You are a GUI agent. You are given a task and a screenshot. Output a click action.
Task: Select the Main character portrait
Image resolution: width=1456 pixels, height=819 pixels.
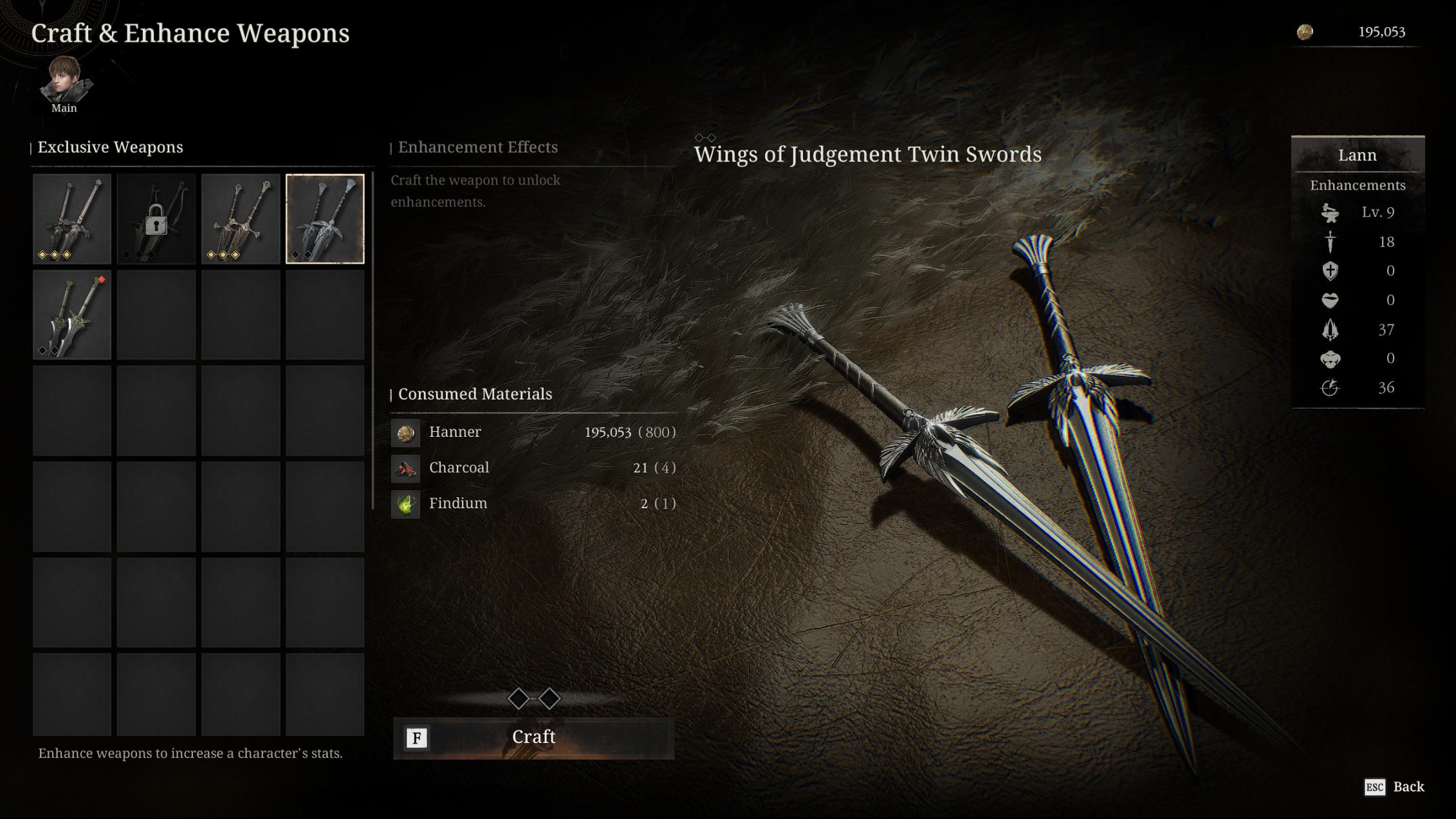(64, 82)
